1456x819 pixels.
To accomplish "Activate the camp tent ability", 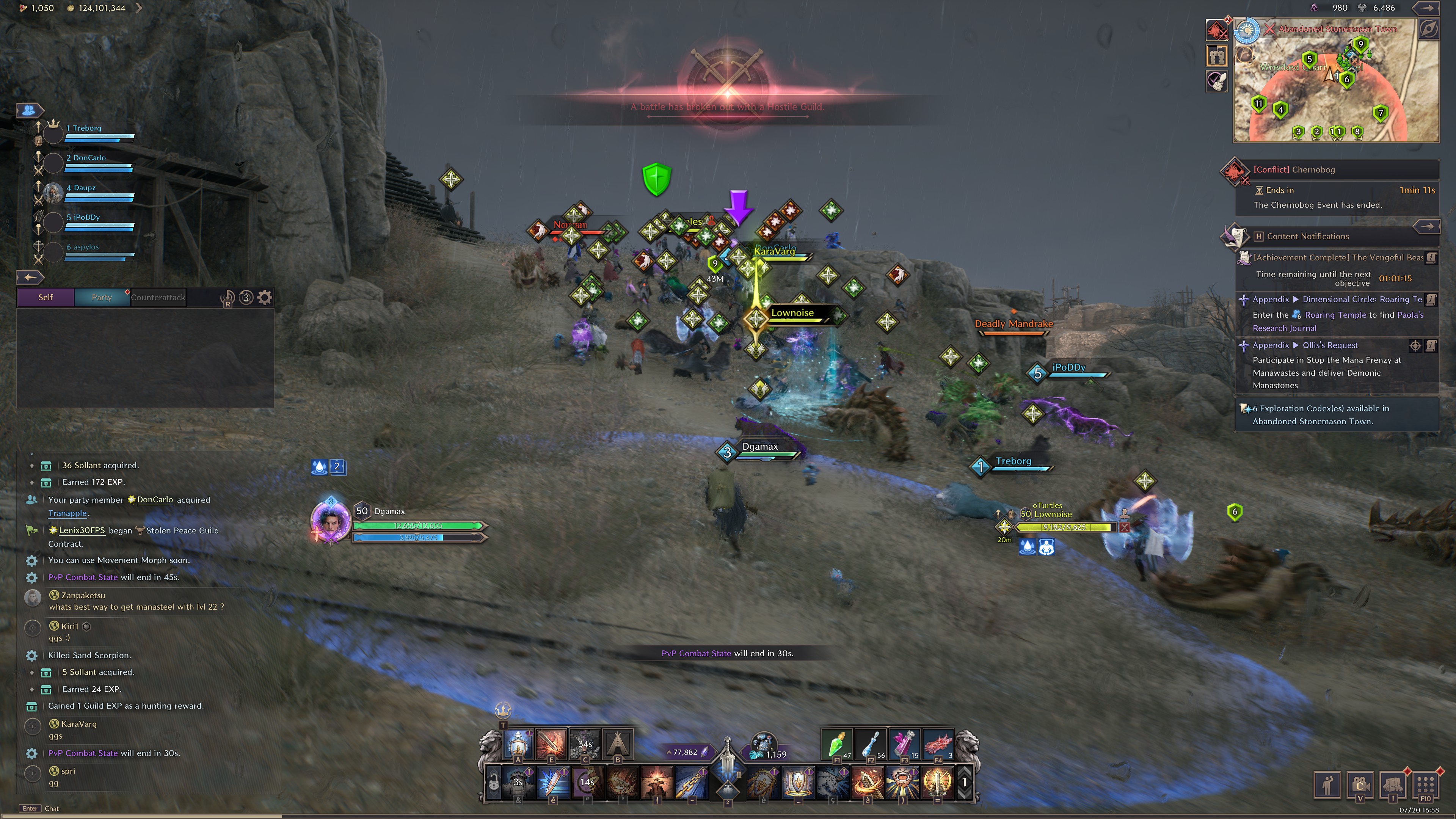I will point(618,743).
